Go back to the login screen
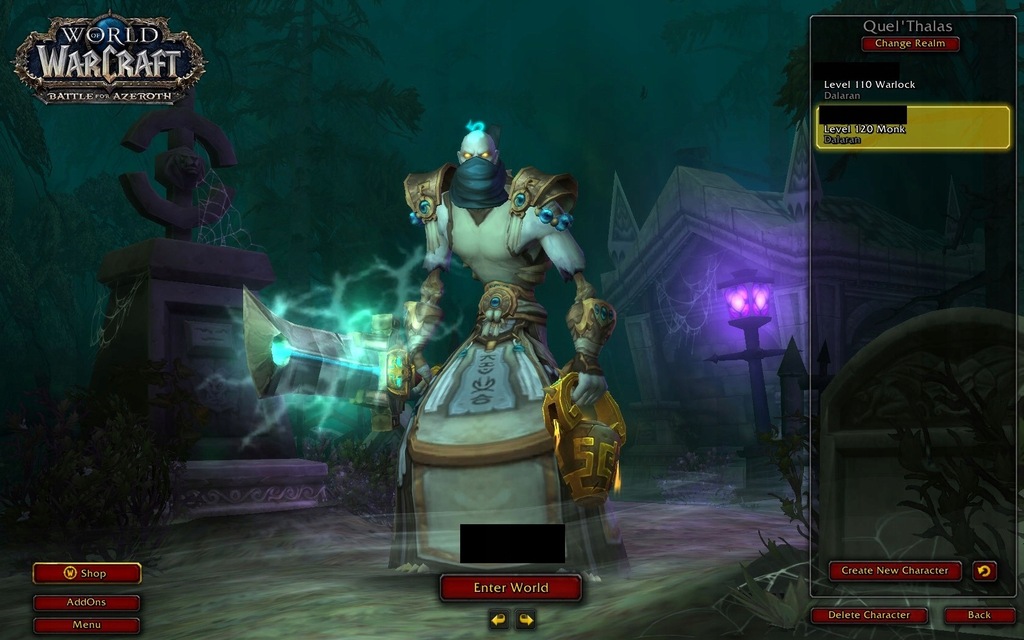This screenshot has height=640, width=1024. click(979, 615)
